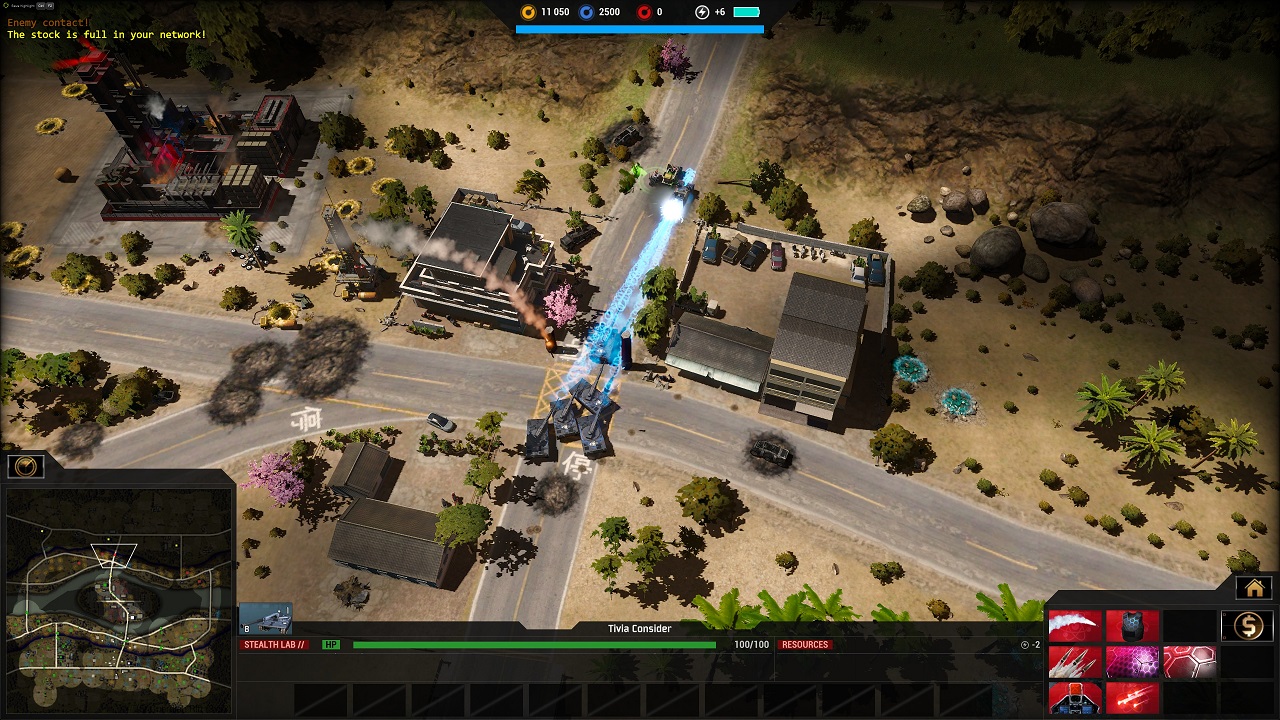
Task: Click the stealth lab unit thumbnail
Action: (x=264, y=617)
